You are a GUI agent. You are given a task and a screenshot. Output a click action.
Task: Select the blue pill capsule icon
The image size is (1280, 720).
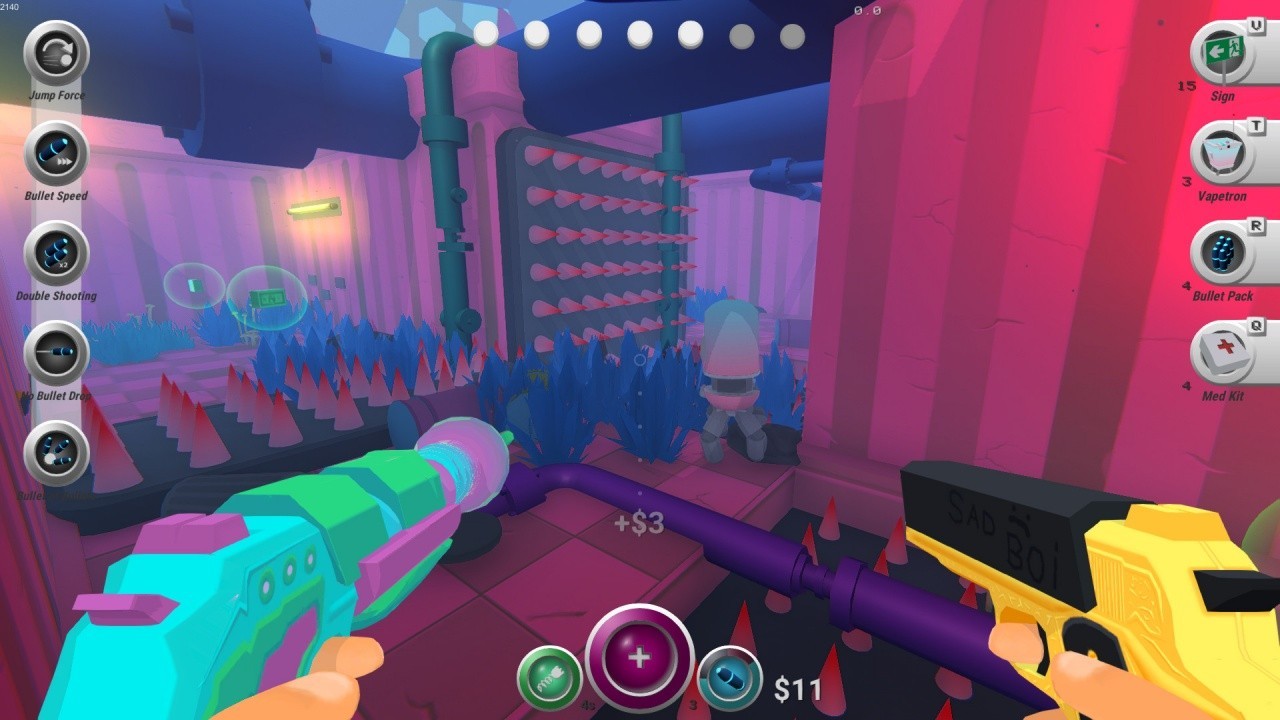pos(730,678)
